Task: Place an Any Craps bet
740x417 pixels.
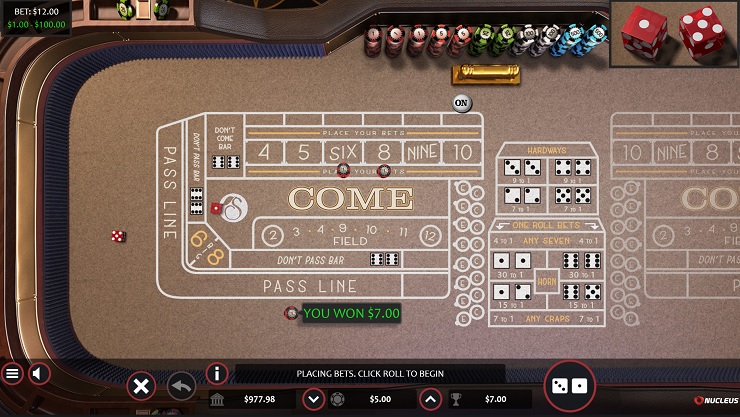Action: (x=547, y=319)
